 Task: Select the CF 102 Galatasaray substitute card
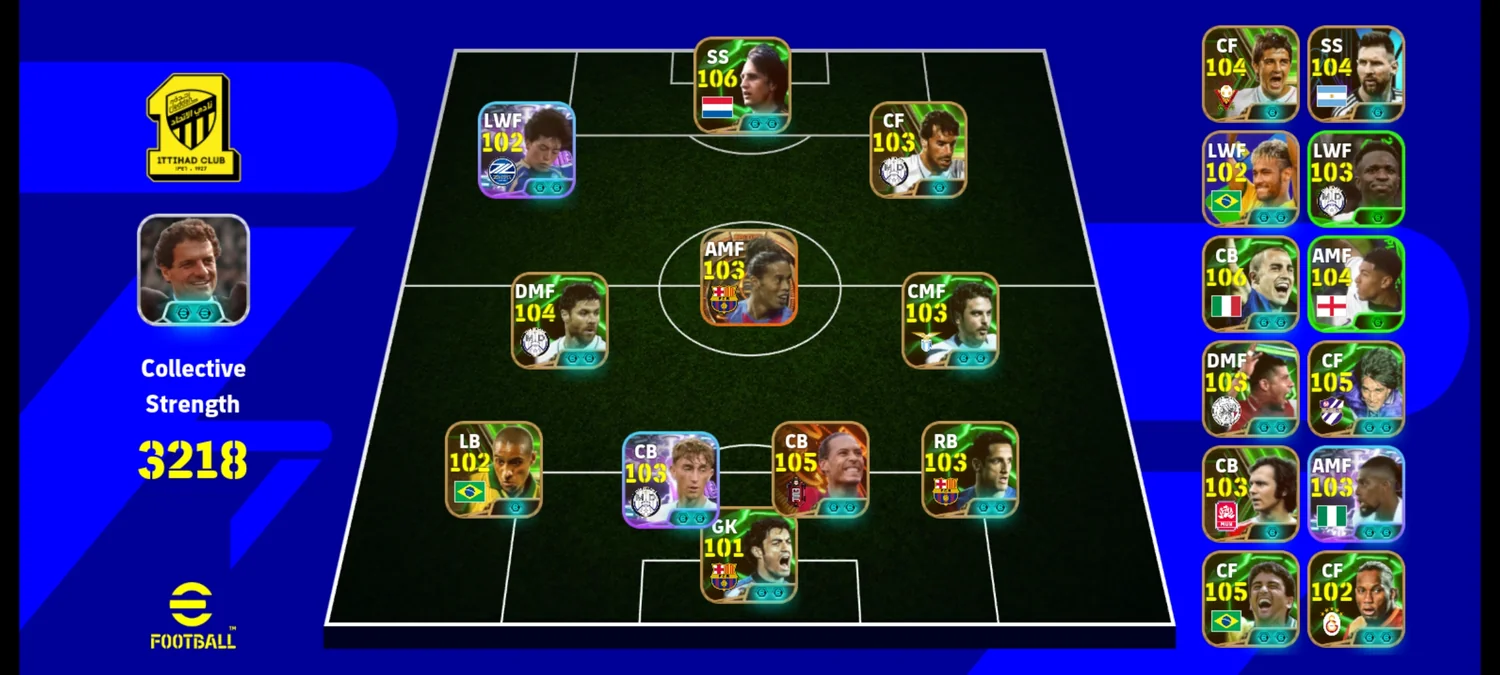tap(1356, 599)
